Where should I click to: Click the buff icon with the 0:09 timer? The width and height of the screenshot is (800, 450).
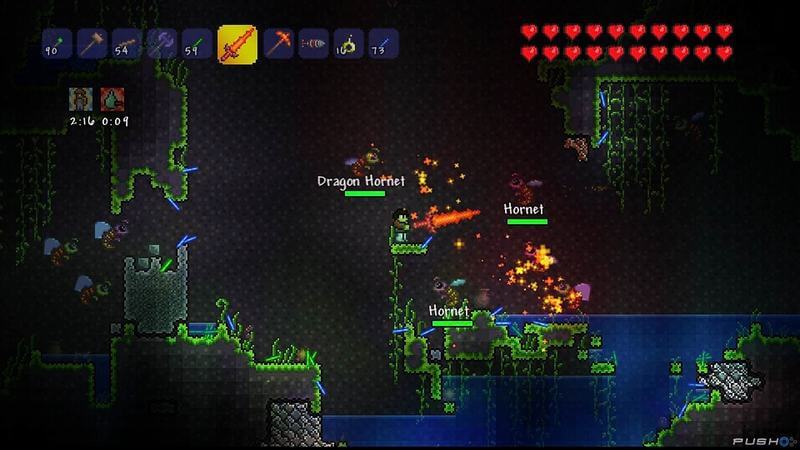[x=111, y=99]
